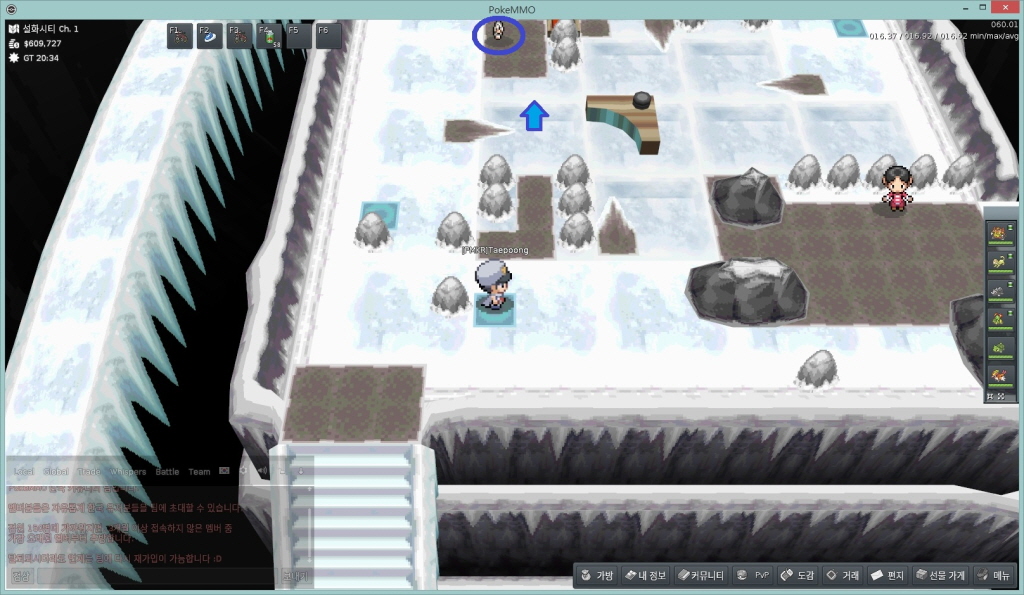Switch to the Trade chat tab
1024x595 pixels.
[x=90, y=471]
